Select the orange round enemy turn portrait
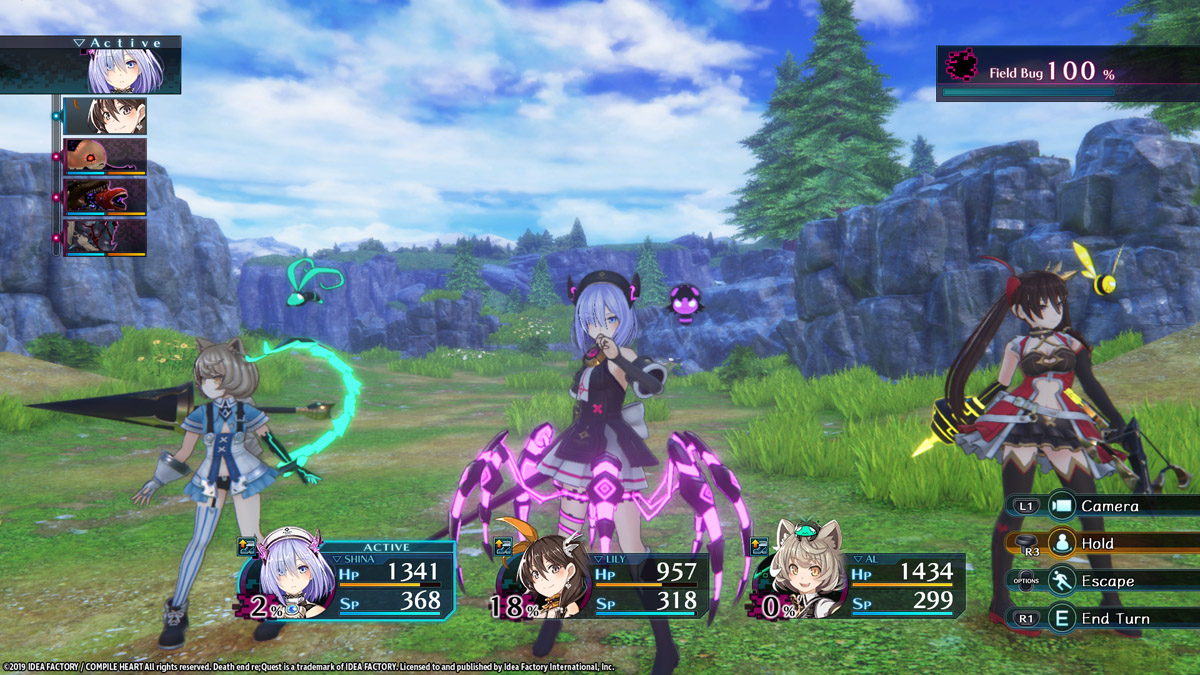The height and width of the screenshot is (675, 1200). point(105,157)
